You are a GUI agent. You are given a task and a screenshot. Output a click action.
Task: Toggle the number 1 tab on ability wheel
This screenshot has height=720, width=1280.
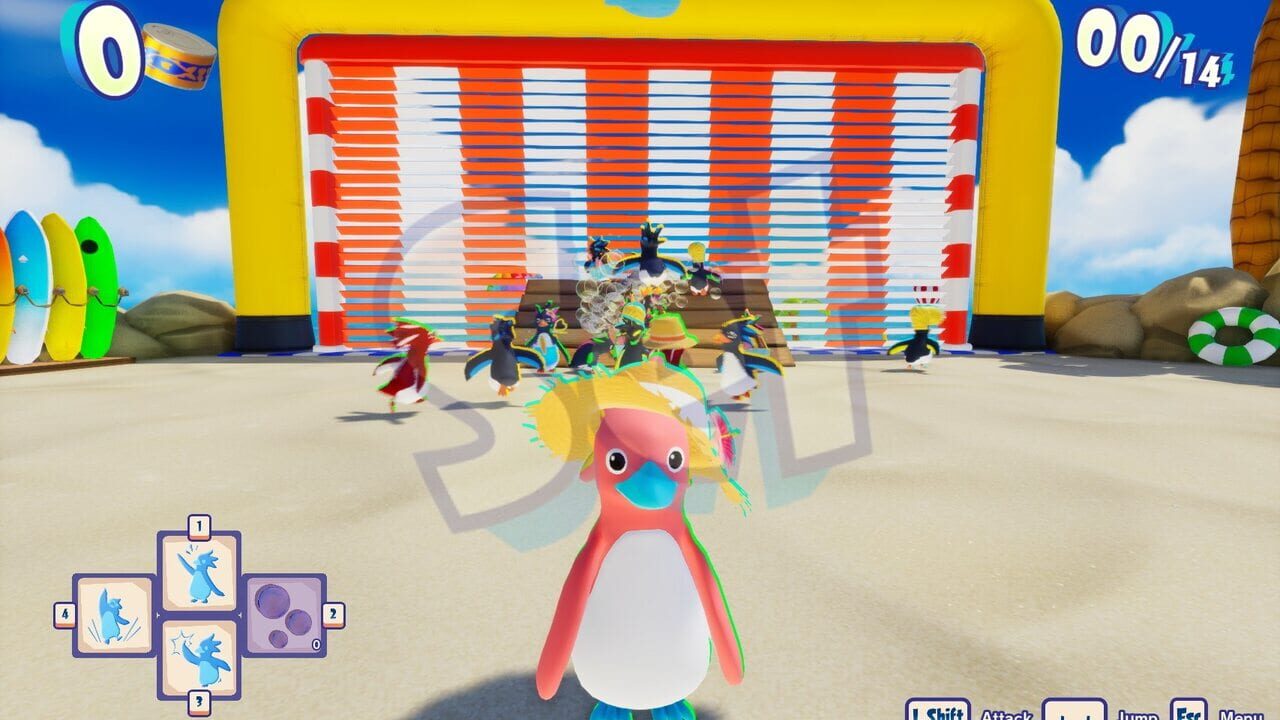pyautogui.click(x=198, y=523)
